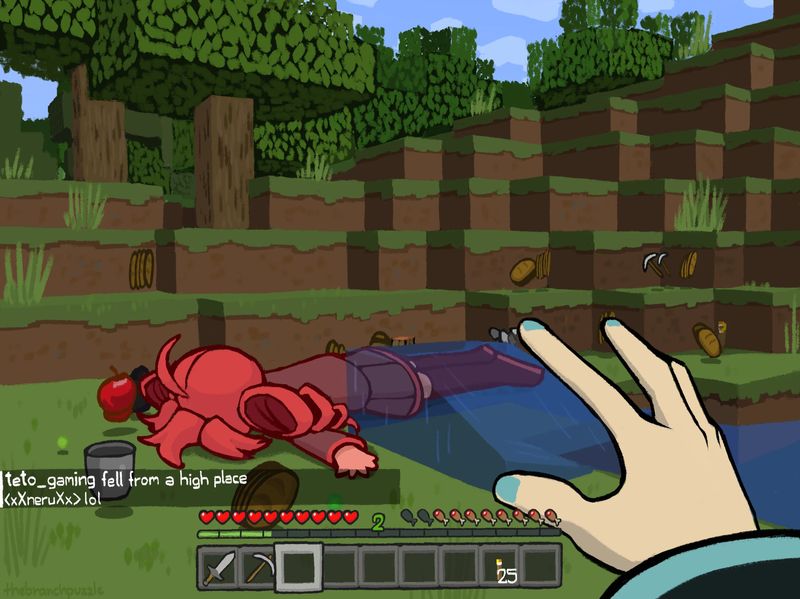The image size is (800, 599).
Task: Select the torch stack of 25 slot
Action: pos(502,567)
